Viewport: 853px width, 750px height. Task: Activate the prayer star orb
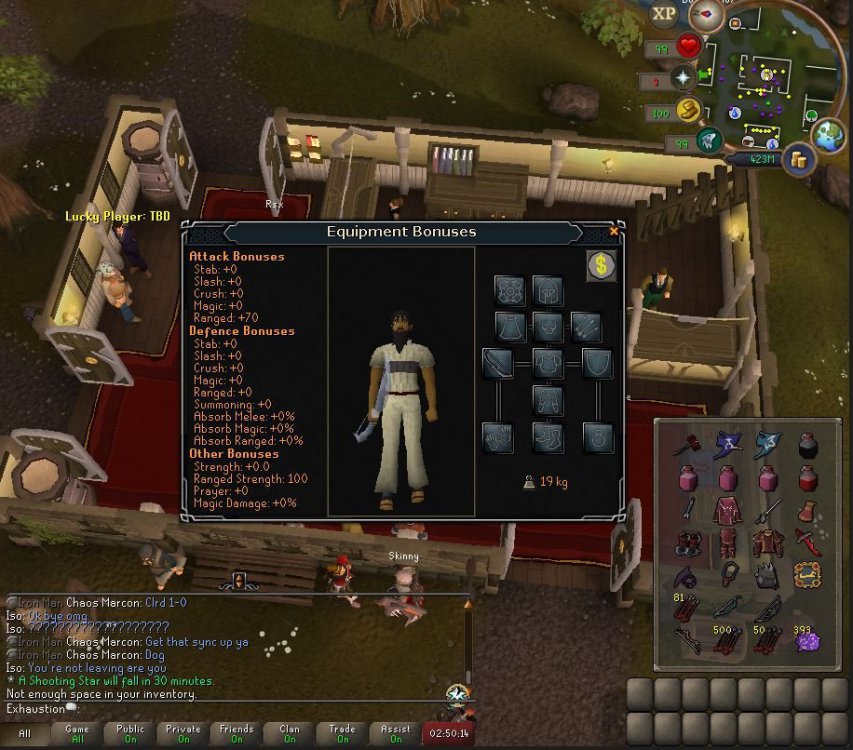click(x=684, y=77)
